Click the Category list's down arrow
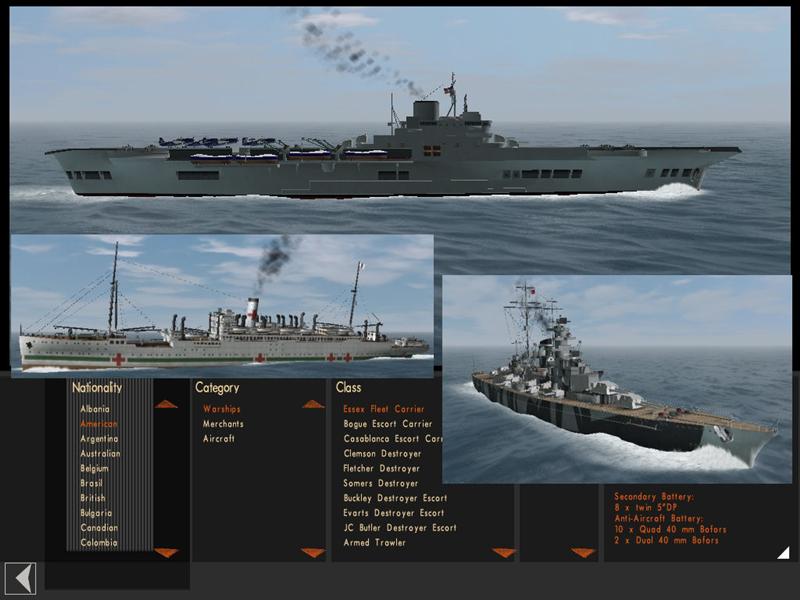800x600 pixels. (313, 553)
